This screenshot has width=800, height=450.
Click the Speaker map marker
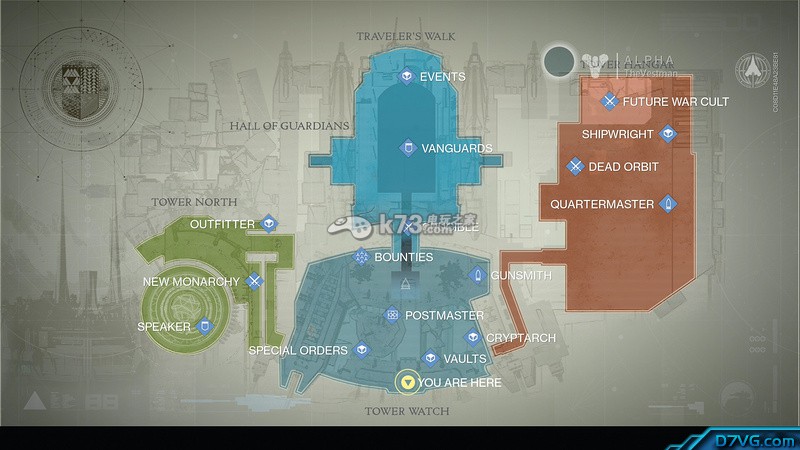[205, 326]
